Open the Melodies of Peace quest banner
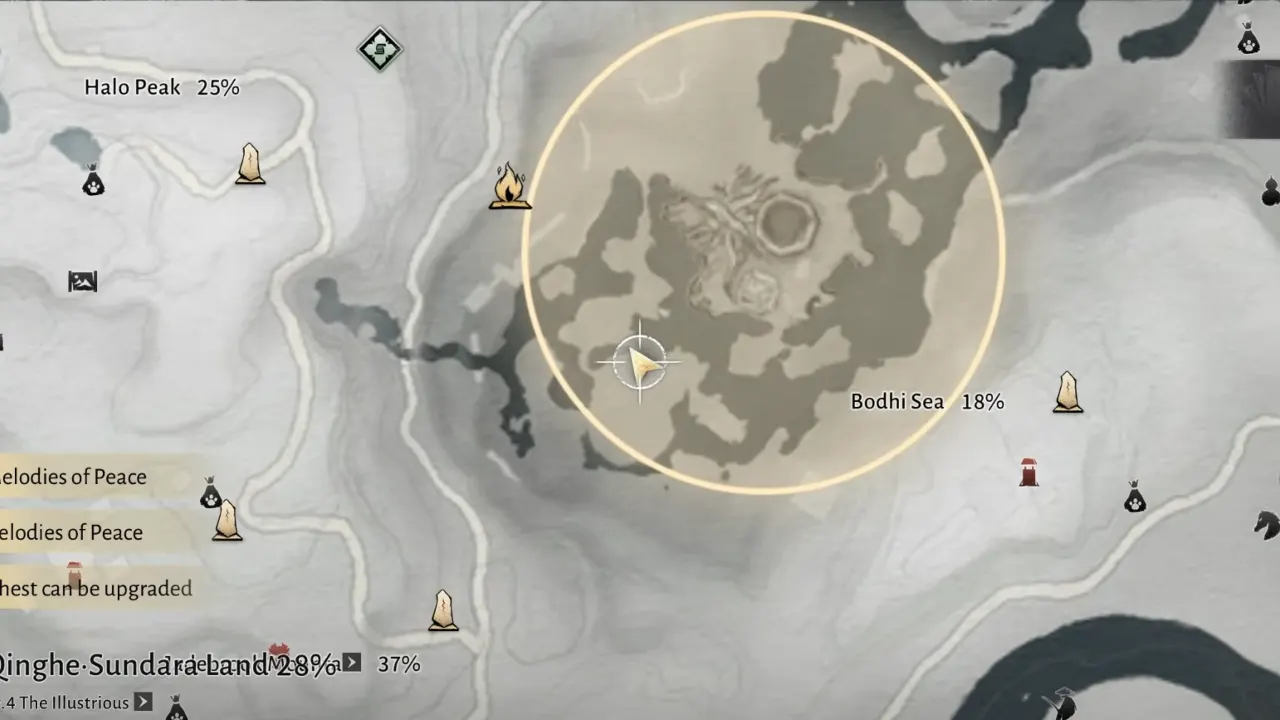Viewport: 1280px width, 720px height. tap(73, 477)
